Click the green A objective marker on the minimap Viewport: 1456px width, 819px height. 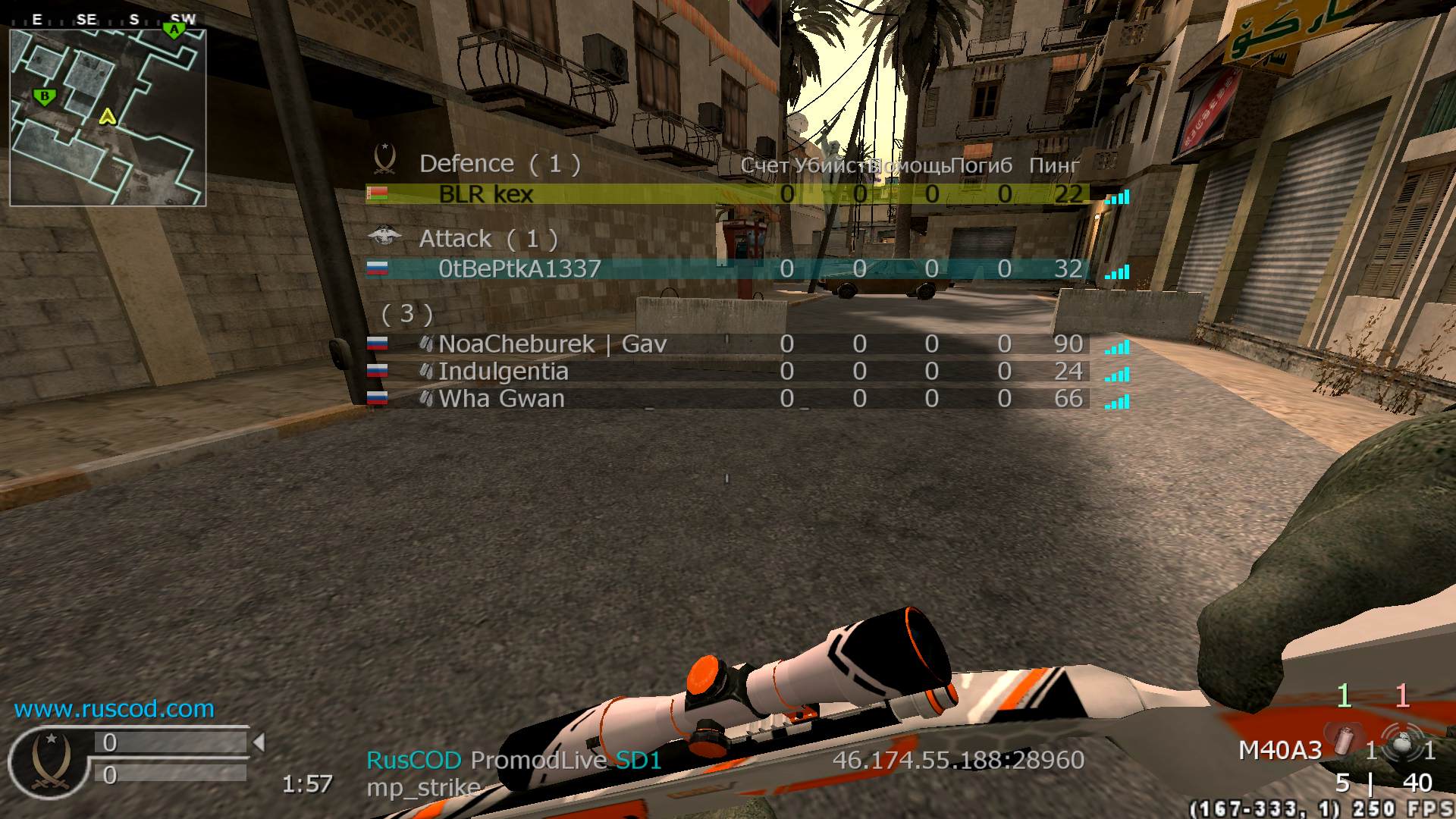[175, 30]
